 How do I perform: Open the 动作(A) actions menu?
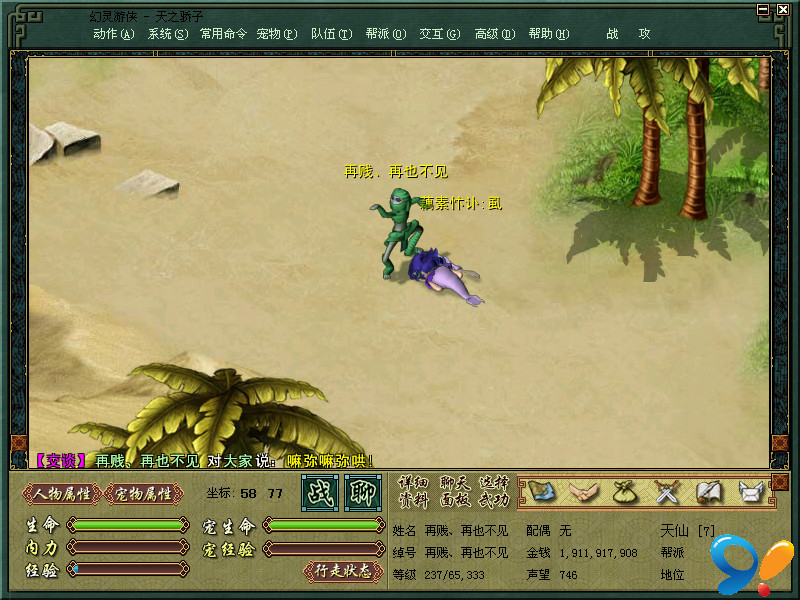coord(113,34)
